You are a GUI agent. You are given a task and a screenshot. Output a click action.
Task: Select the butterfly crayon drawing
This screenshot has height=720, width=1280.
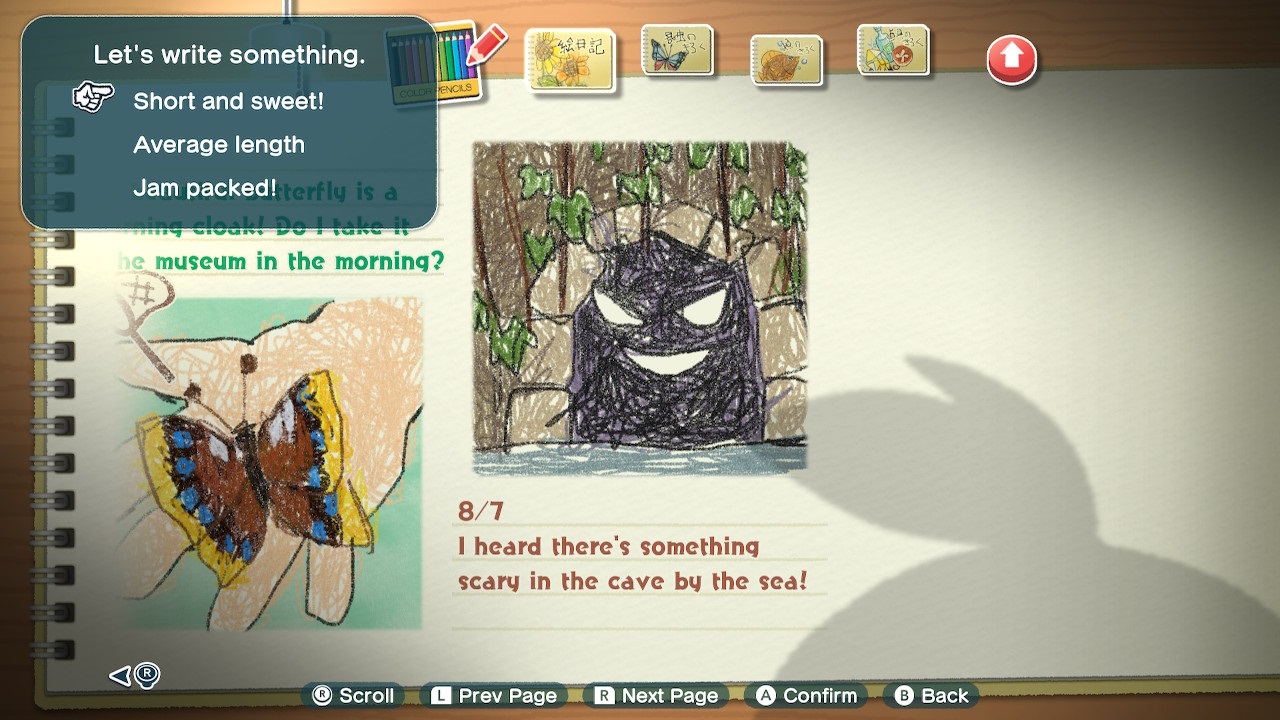(268, 462)
